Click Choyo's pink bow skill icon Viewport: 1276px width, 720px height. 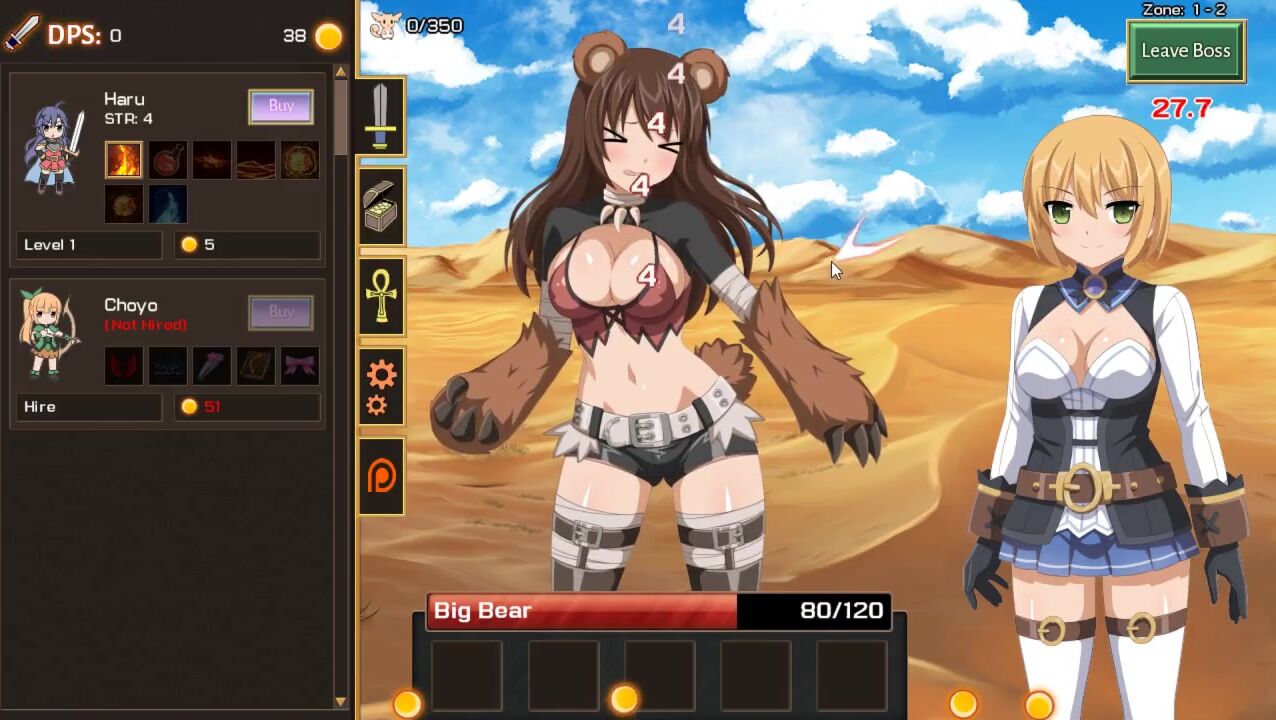point(300,366)
